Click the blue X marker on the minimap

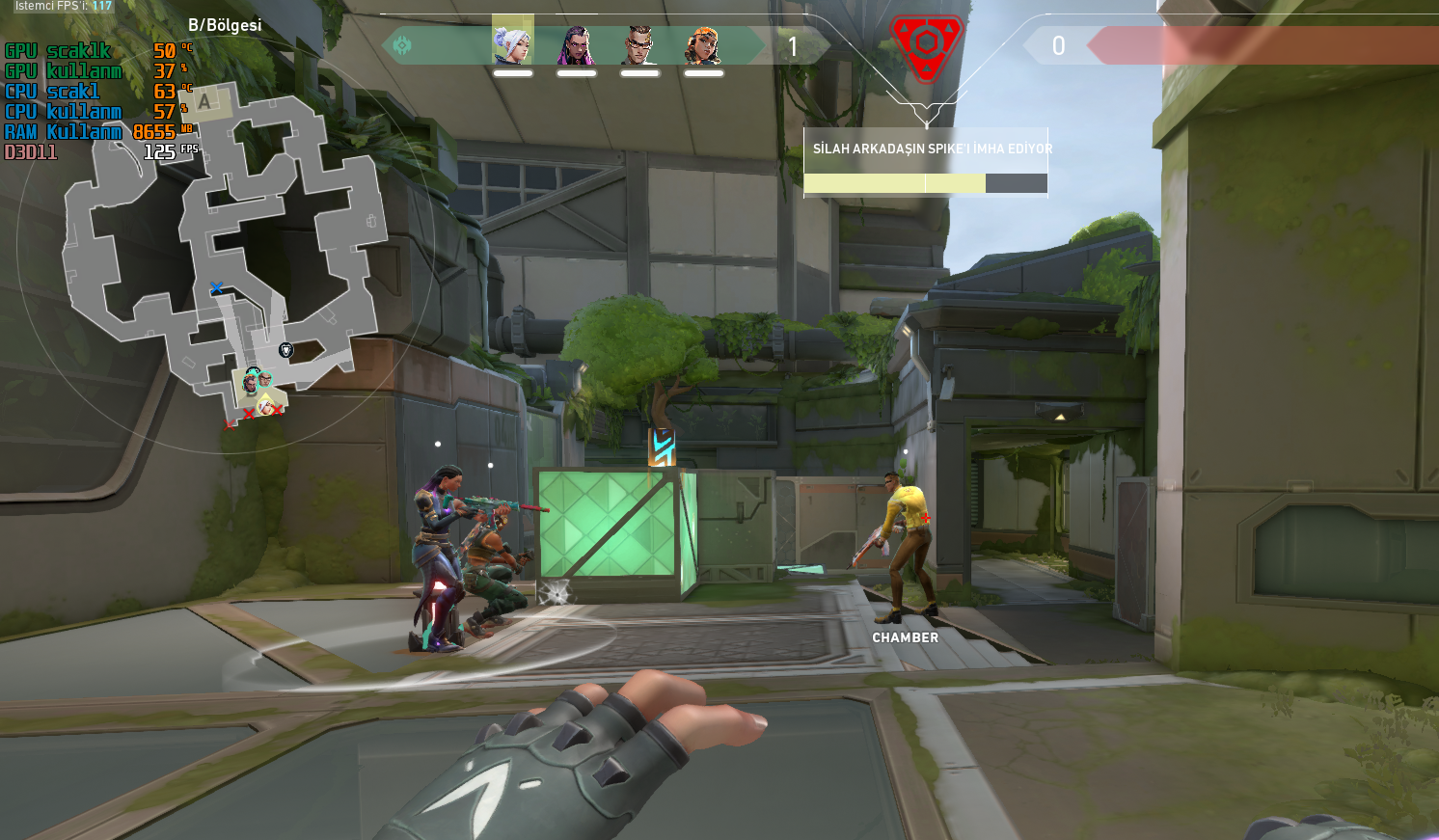(x=216, y=287)
